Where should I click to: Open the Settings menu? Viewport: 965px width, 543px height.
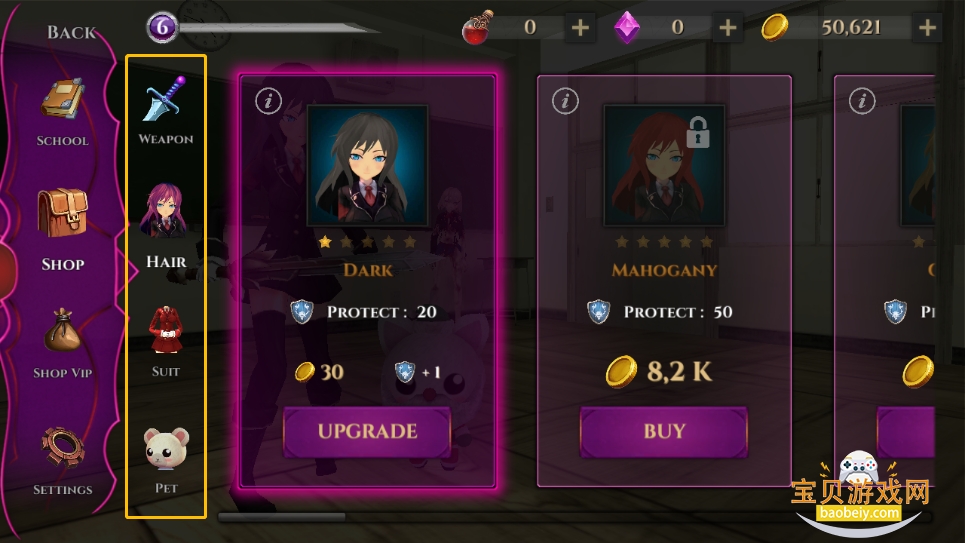pyautogui.click(x=62, y=460)
